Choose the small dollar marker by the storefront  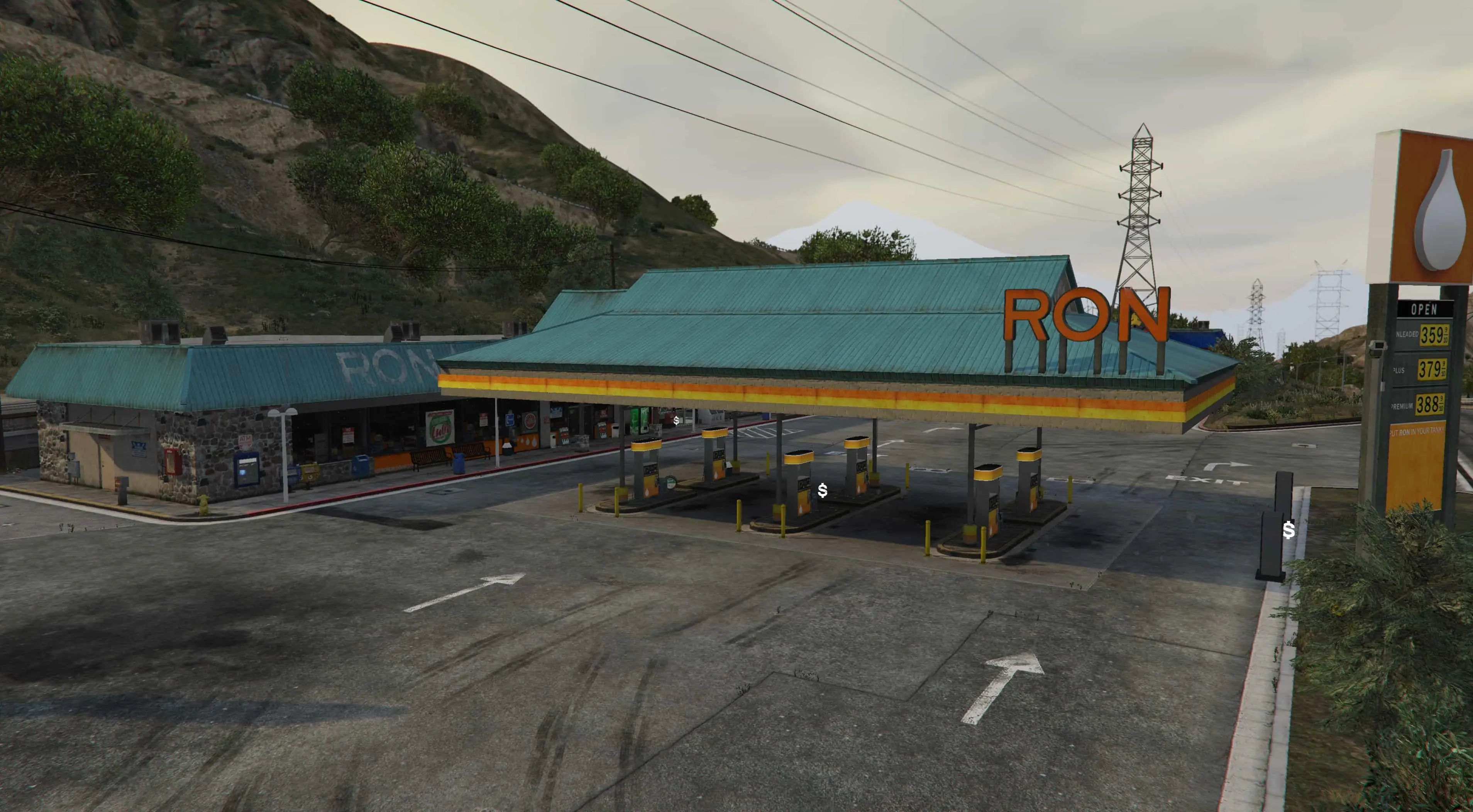pos(676,420)
